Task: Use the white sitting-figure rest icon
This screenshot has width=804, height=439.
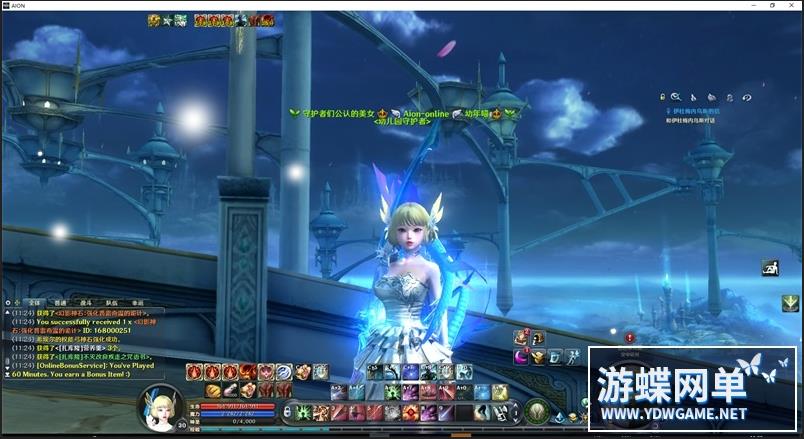Action: (770, 268)
